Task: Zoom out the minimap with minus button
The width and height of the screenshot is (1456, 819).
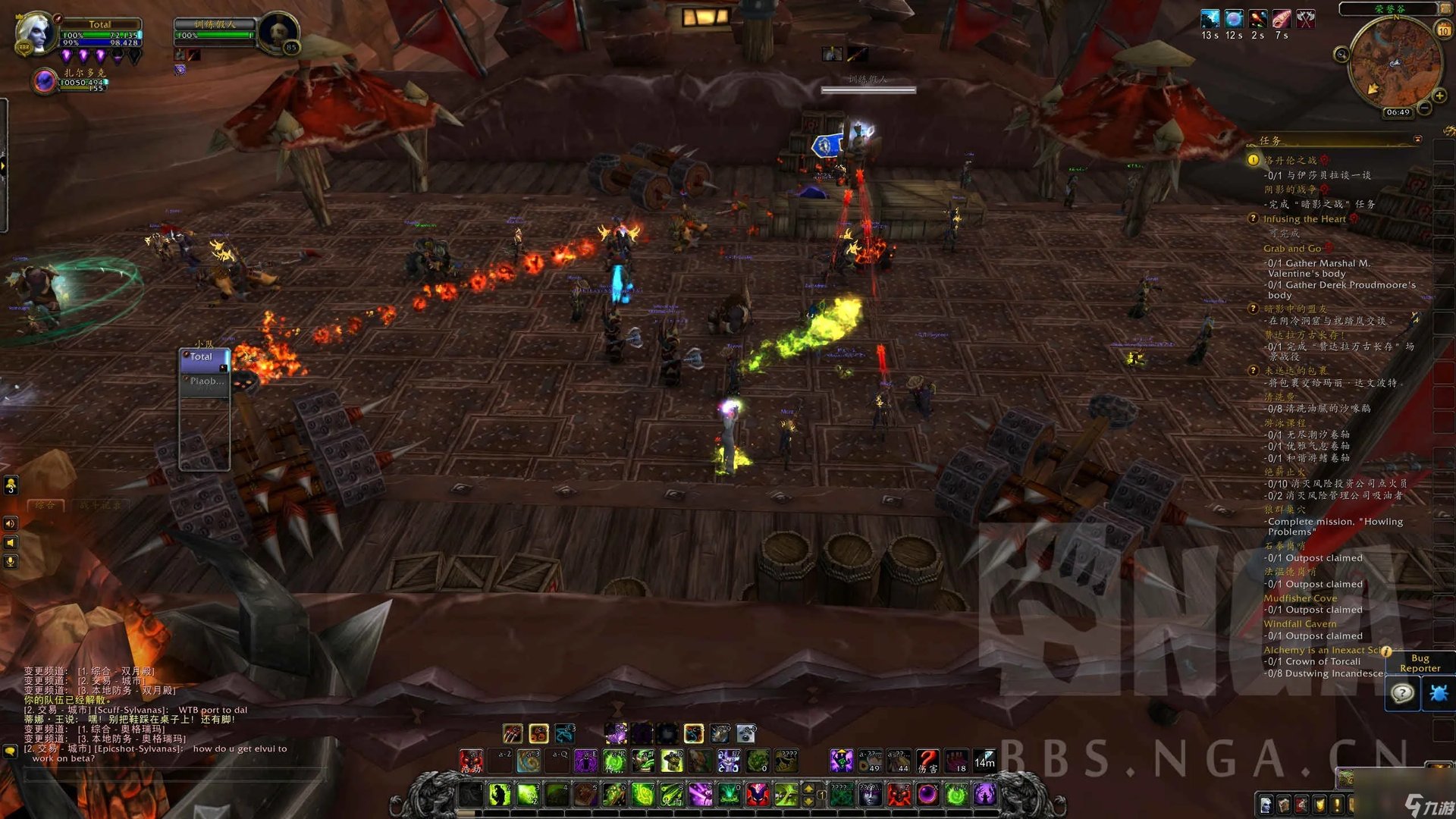Action: (1425, 109)
